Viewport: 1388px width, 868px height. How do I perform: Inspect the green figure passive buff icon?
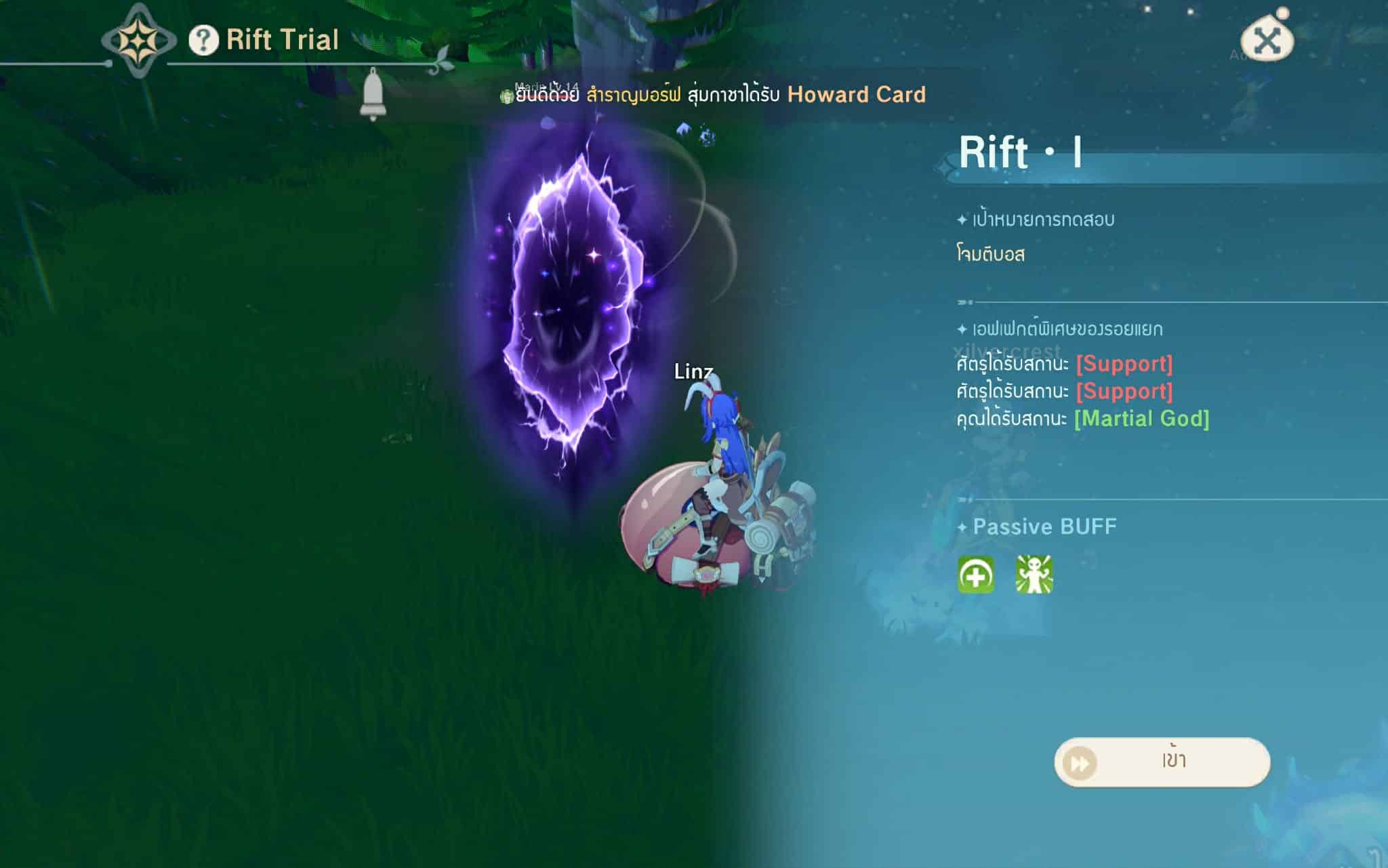[1034, 575]
